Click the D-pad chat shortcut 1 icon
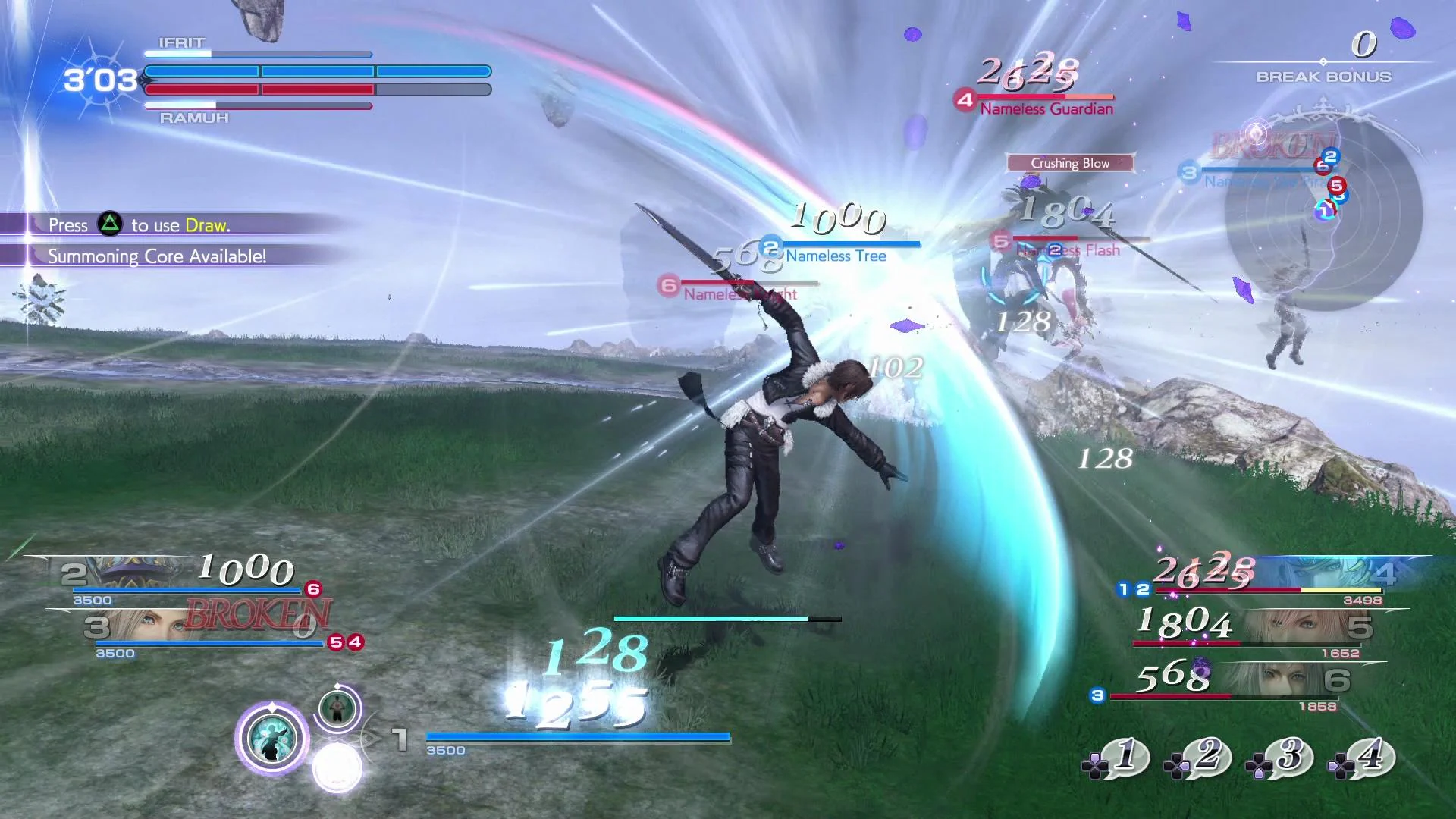1456x819 pixels. point(1122,758)
